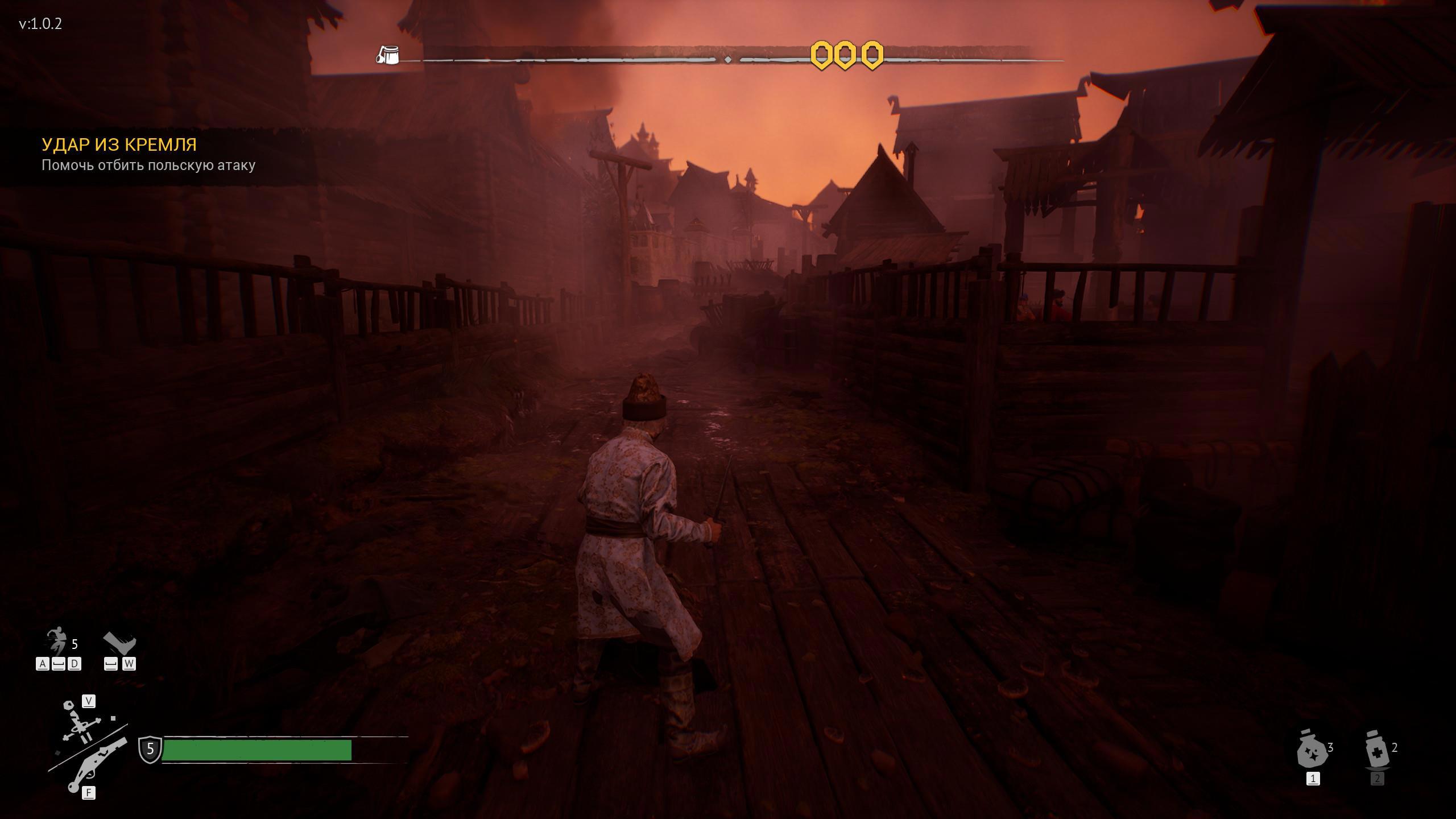Viewport: 1456px width, 819px height.
Task: Select the dodge running-figure ability icon
Action: tap(57, 643)
